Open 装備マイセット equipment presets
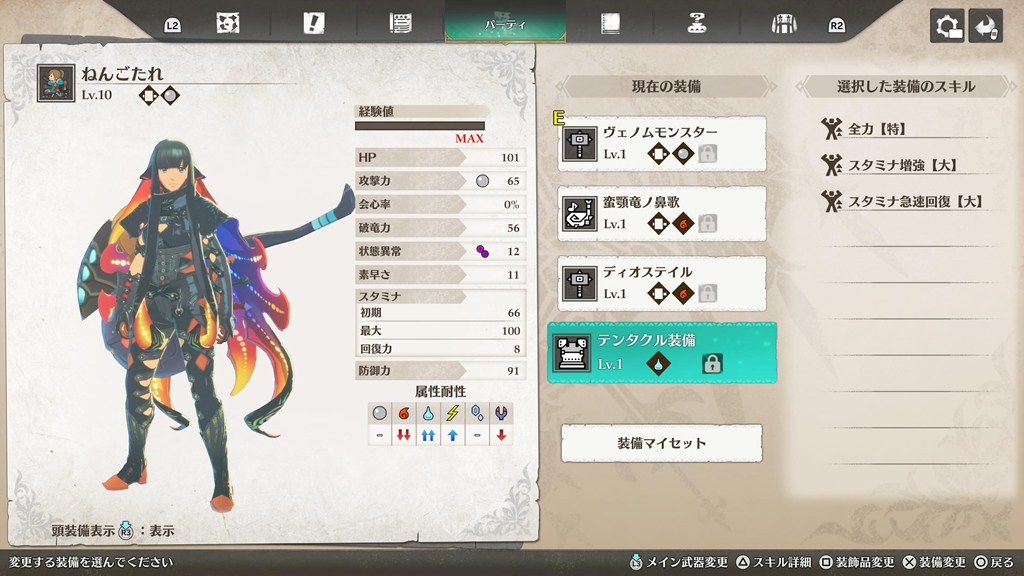 click(x=661, y=443)
